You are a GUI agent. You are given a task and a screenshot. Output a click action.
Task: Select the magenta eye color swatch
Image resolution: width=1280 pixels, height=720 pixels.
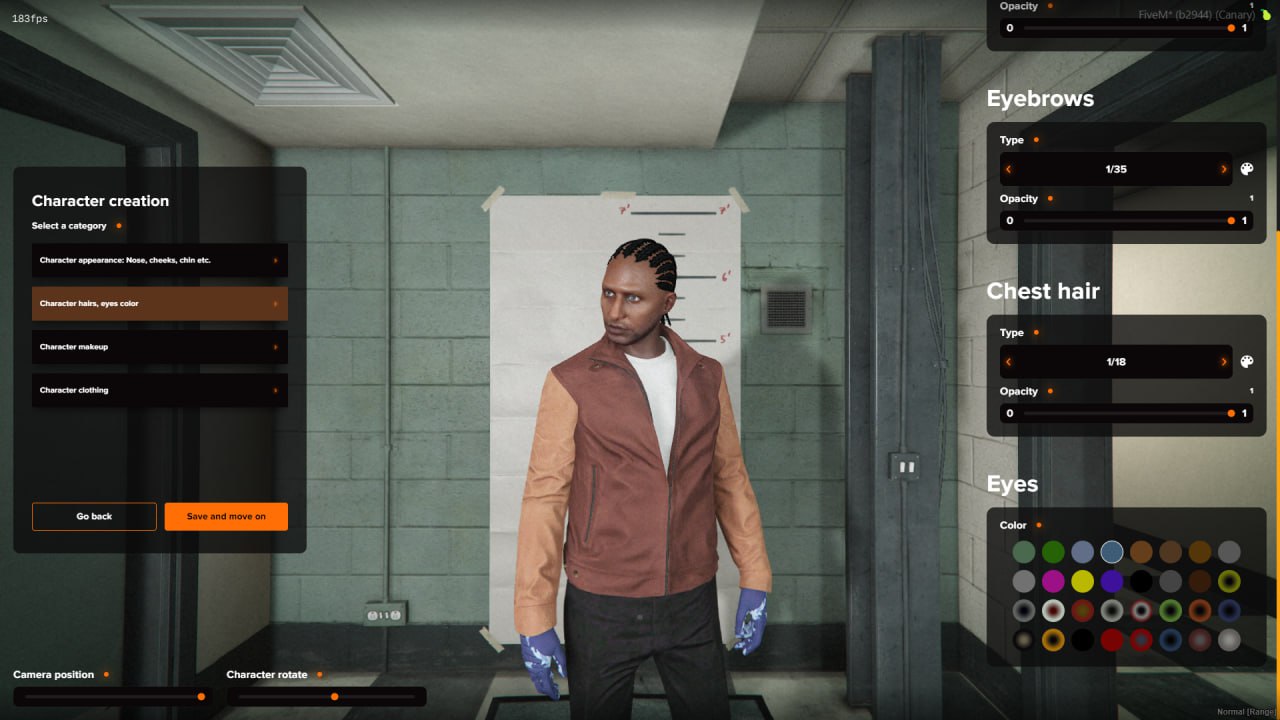(x=1053, y=580)
